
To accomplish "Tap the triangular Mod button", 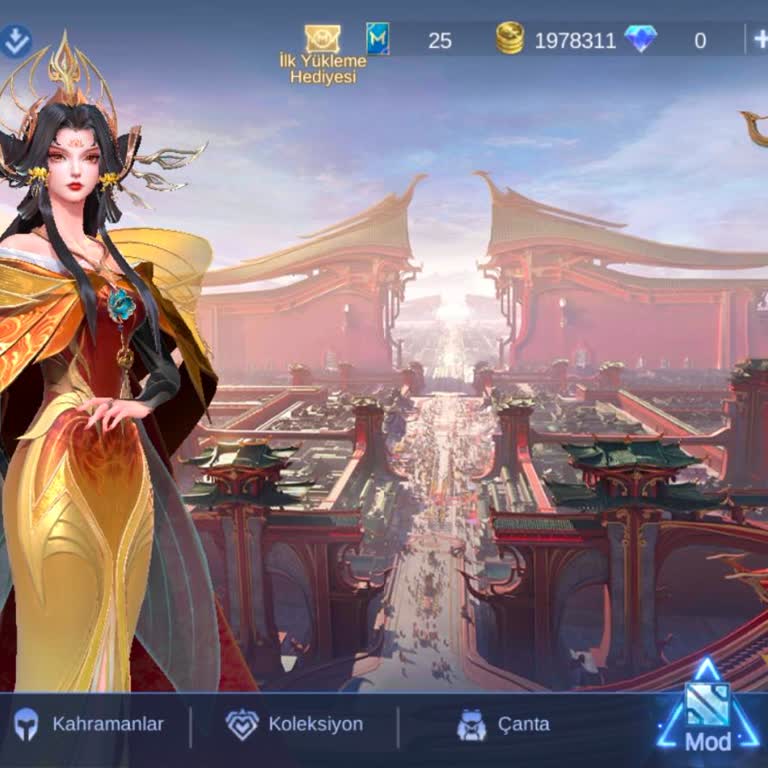I will click(707, 712).
